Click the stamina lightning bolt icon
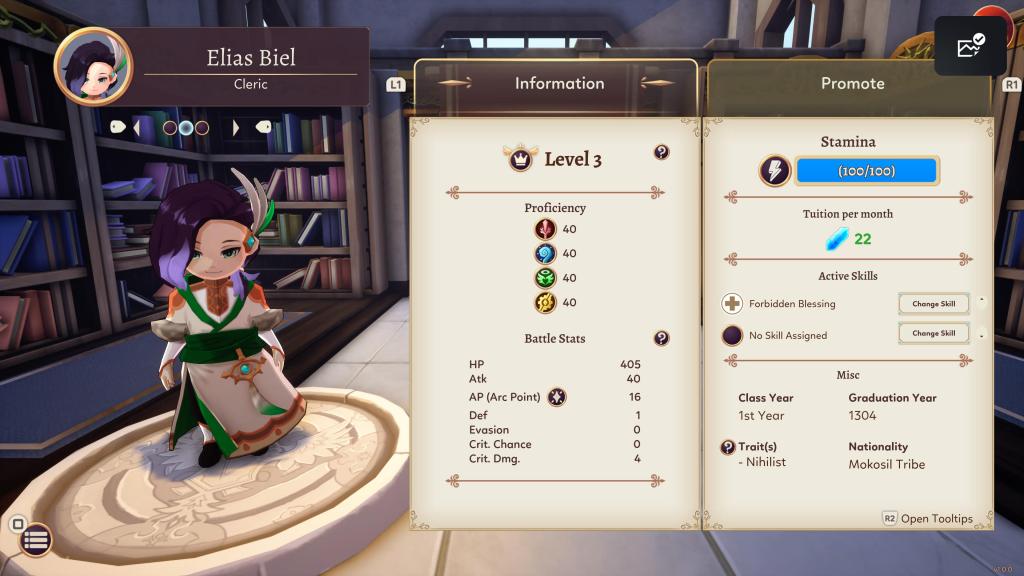The height and width of the screenshot is (576, 1024). [x=774, y=171]
